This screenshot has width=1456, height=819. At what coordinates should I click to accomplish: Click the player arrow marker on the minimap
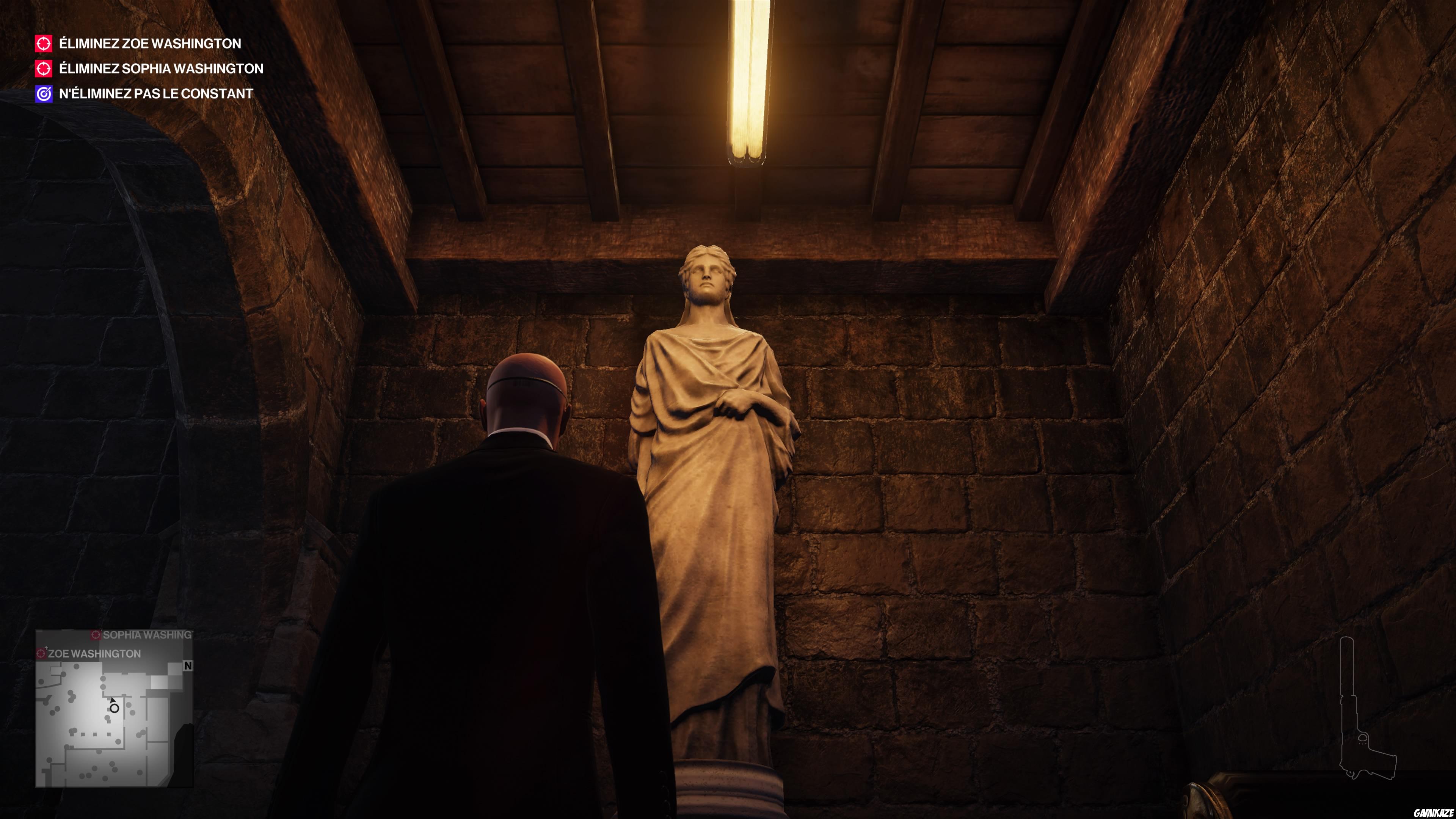point(114,701)
